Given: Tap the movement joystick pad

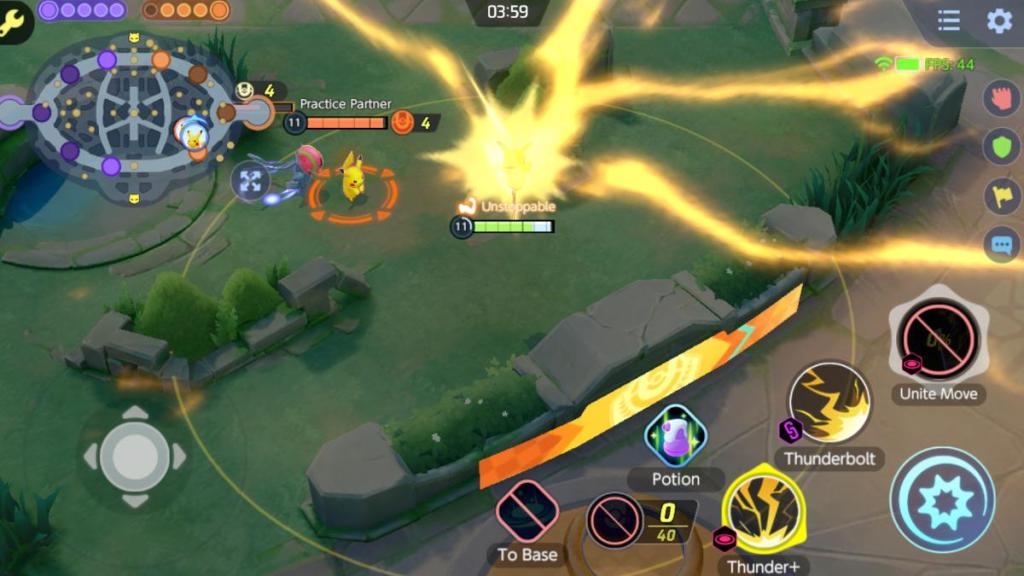Looking at the screenshot, I should click(x=134, y=457).
